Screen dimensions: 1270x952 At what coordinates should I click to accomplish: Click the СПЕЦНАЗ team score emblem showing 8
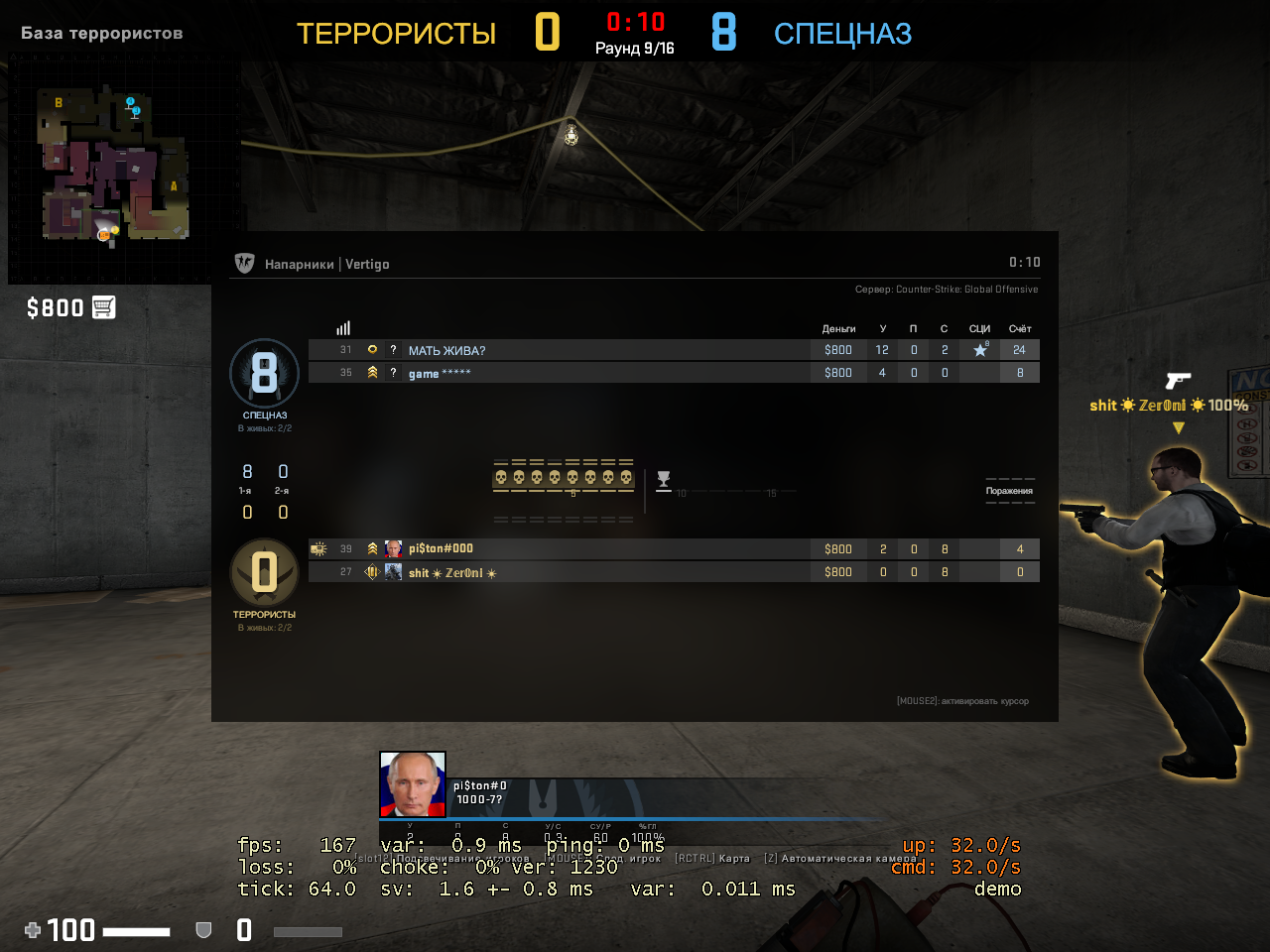264,373
